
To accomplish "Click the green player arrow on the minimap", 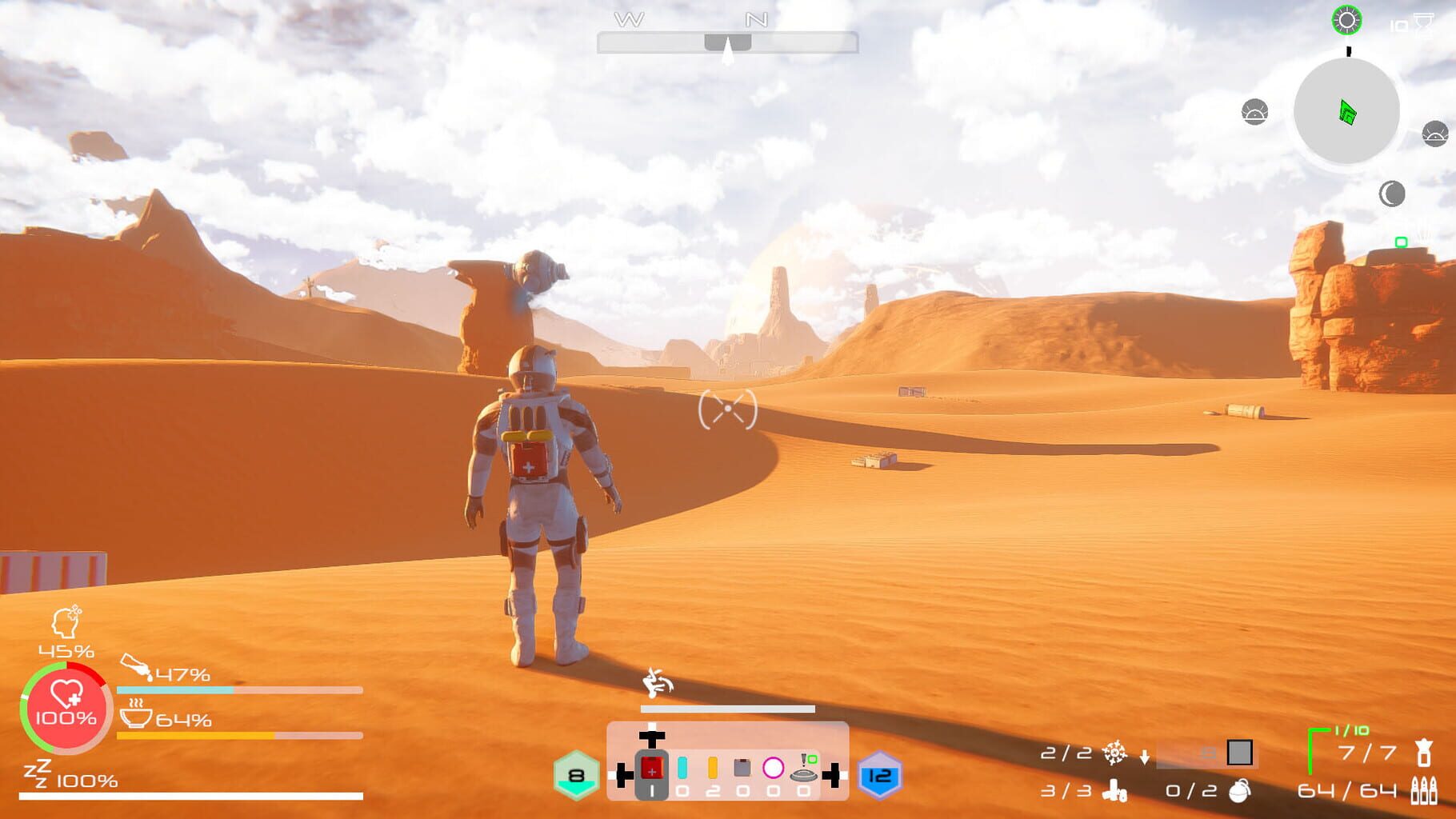I will coord(1347,112).
